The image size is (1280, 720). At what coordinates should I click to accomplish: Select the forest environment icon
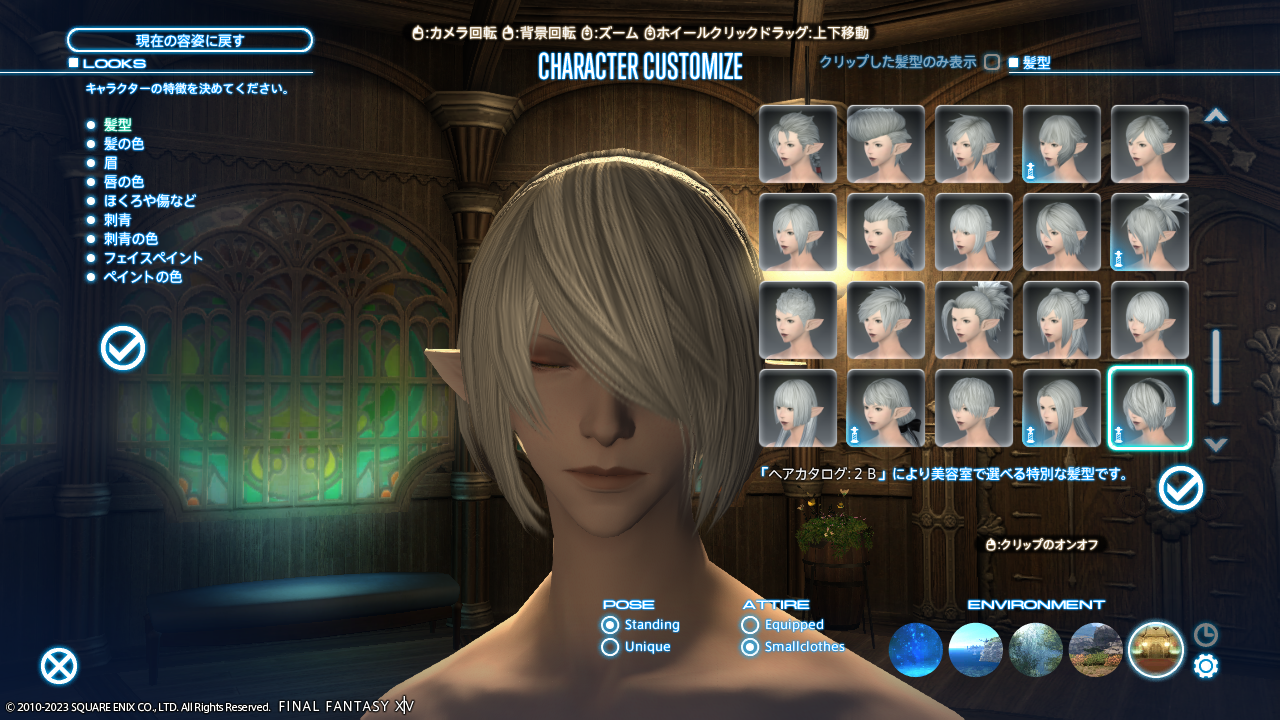click(1035, 650)
